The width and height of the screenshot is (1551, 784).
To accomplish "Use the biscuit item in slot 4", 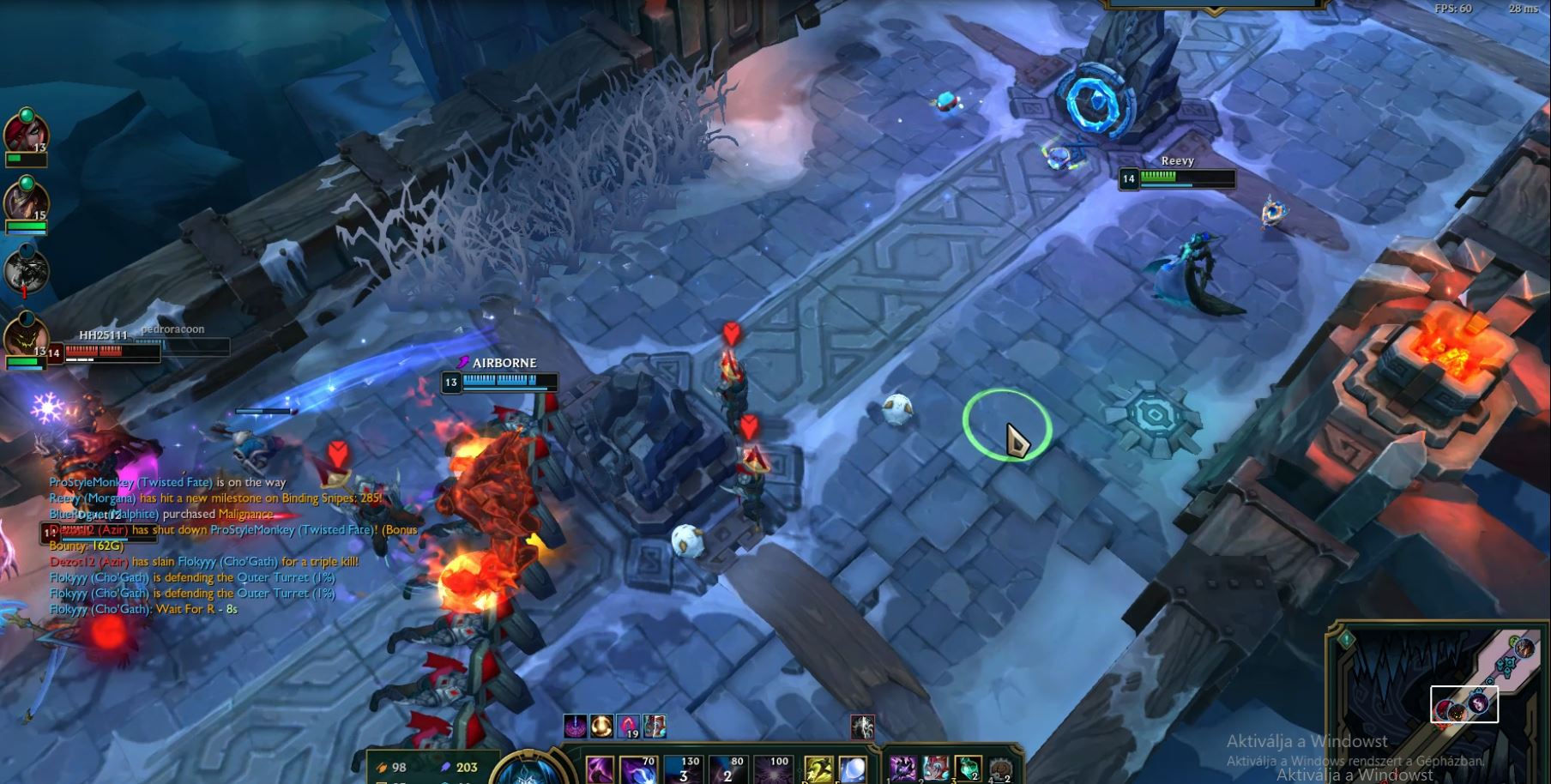I will (1000, 769).
